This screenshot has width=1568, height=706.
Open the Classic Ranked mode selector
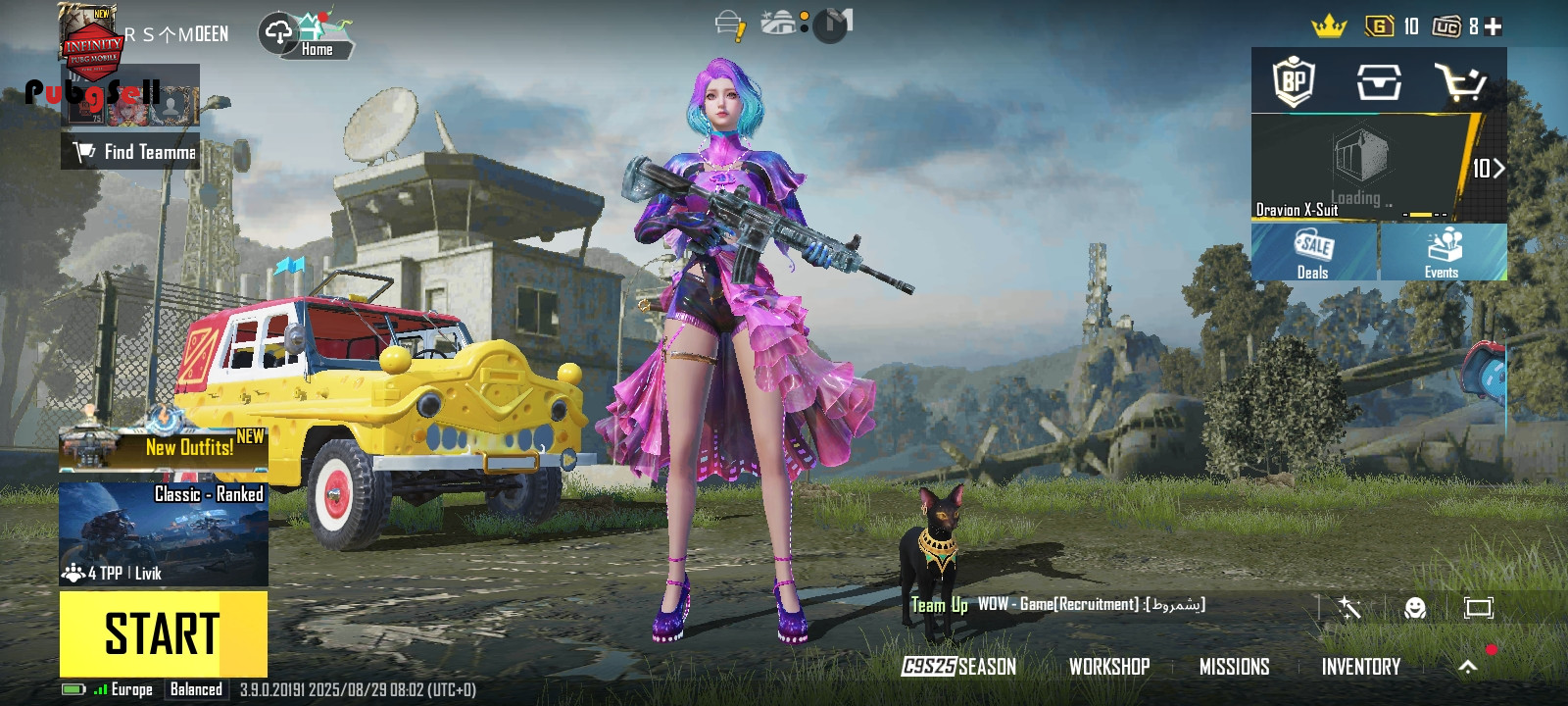pyautogui.click(x=164, y=533)
